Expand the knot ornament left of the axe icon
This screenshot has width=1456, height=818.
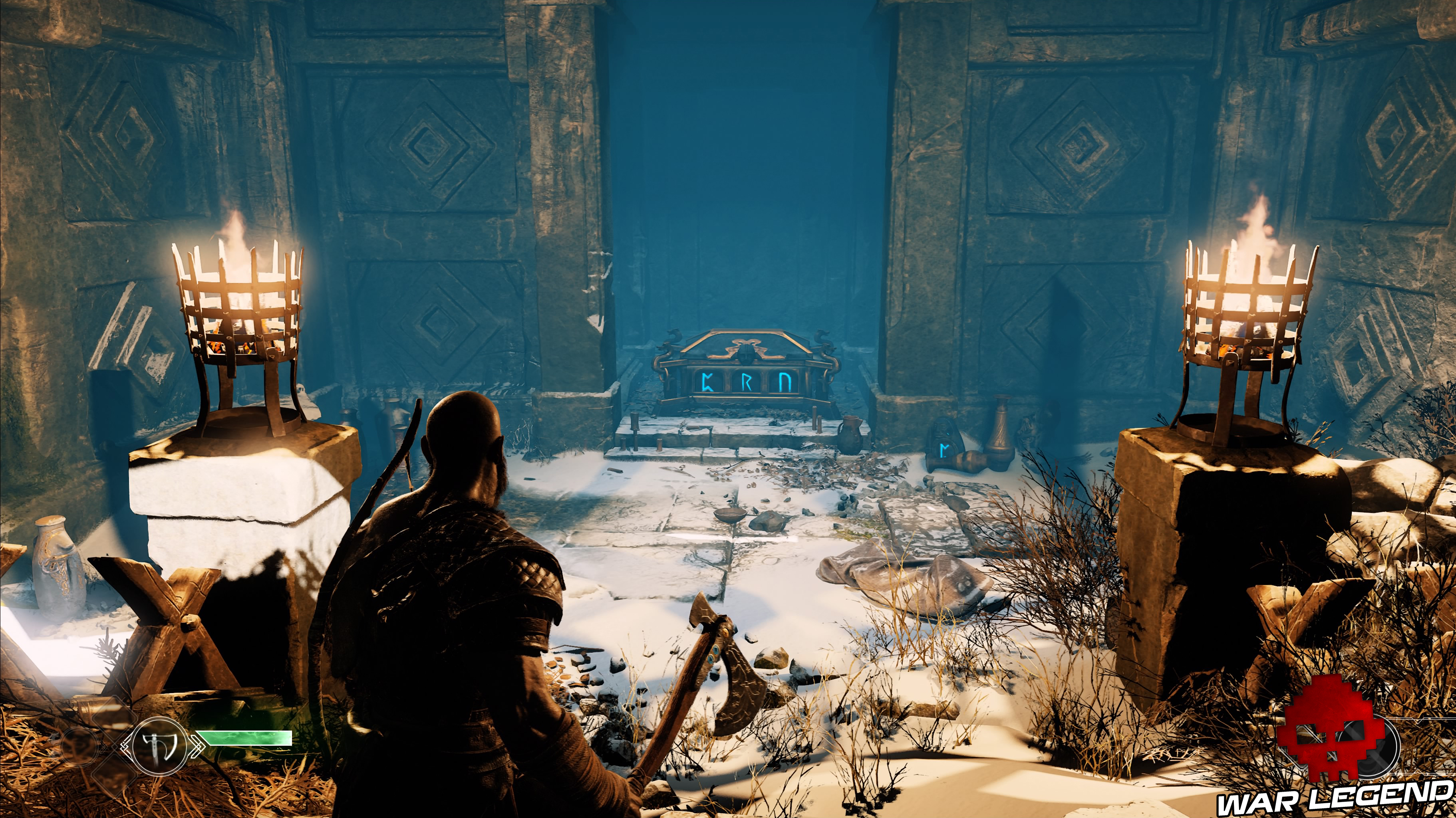[x=125, y=746]
